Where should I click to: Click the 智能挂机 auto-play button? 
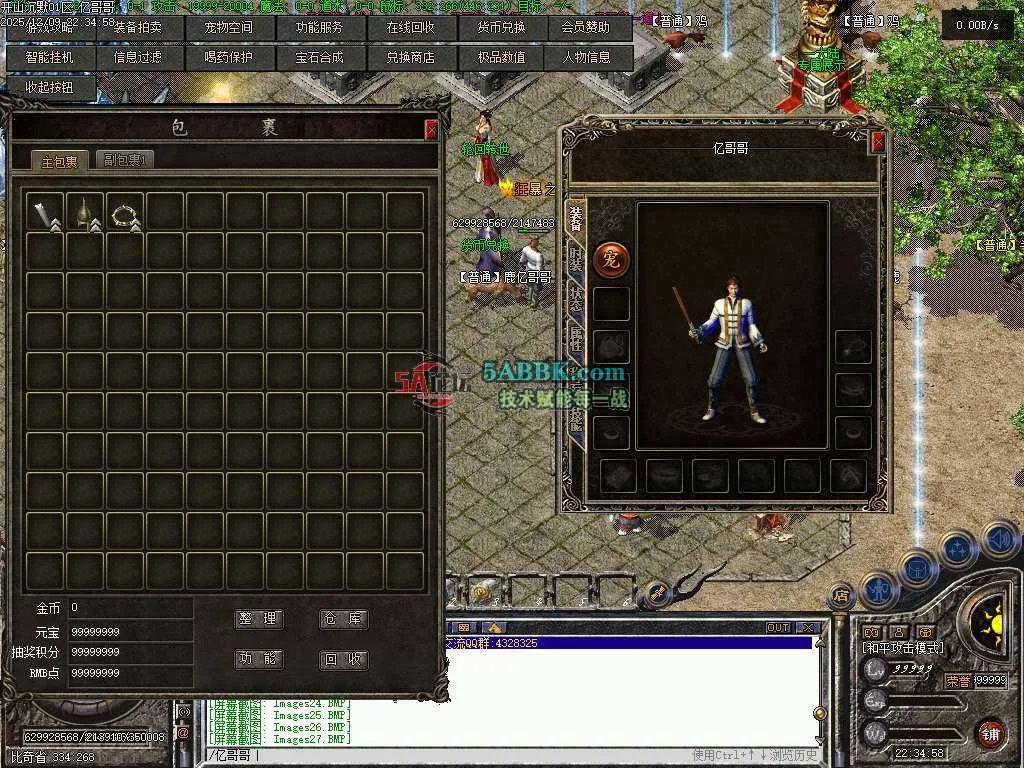tap(48, 58)
